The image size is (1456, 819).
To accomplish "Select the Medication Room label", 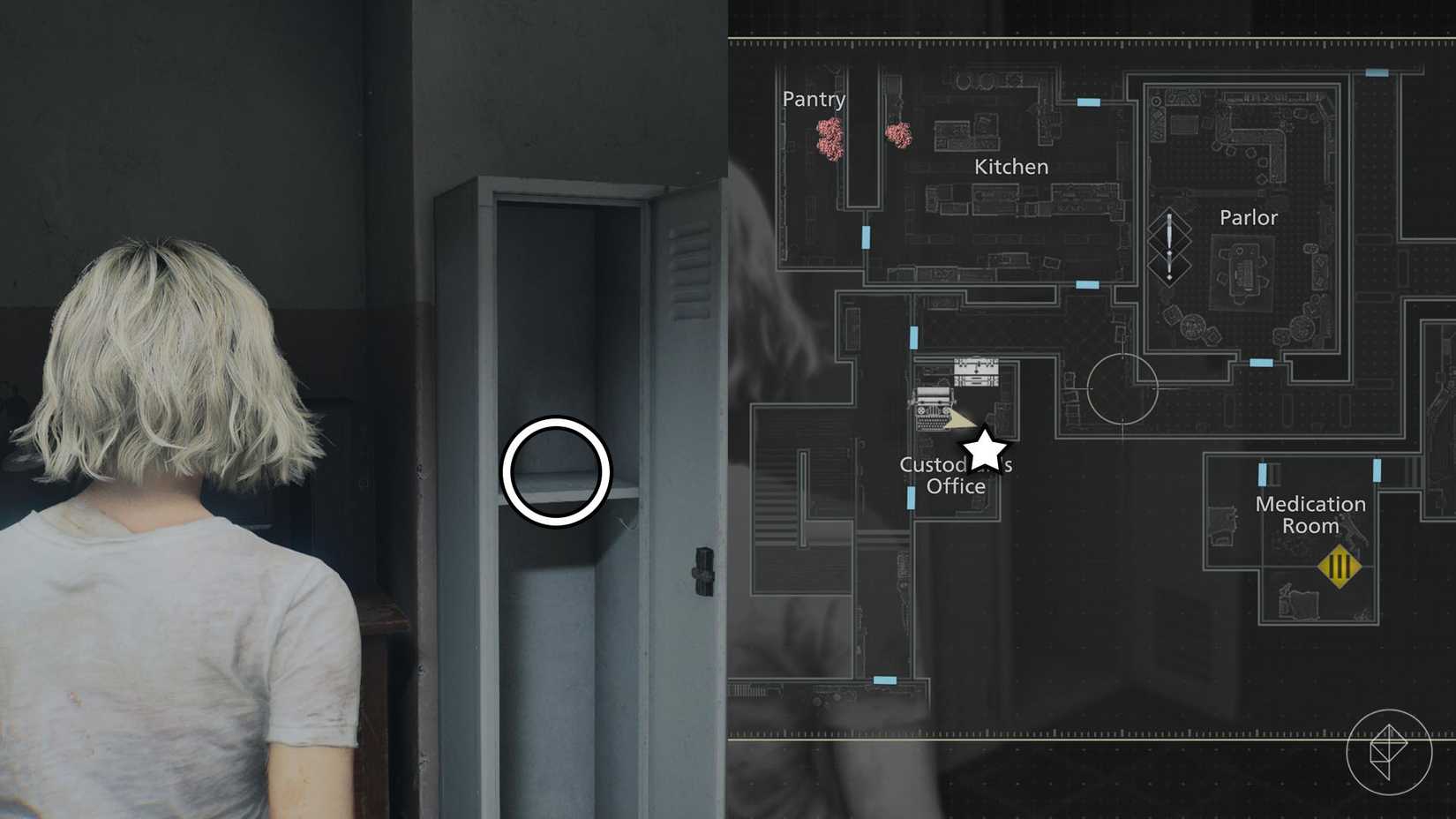I will tap(1310, 515).
